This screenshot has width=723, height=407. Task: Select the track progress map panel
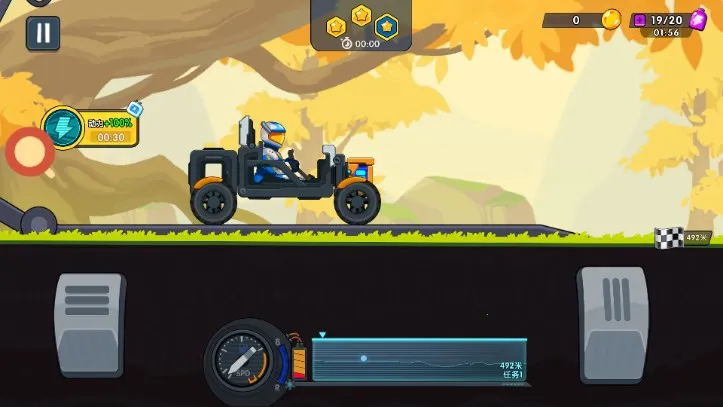pos(418,360)
